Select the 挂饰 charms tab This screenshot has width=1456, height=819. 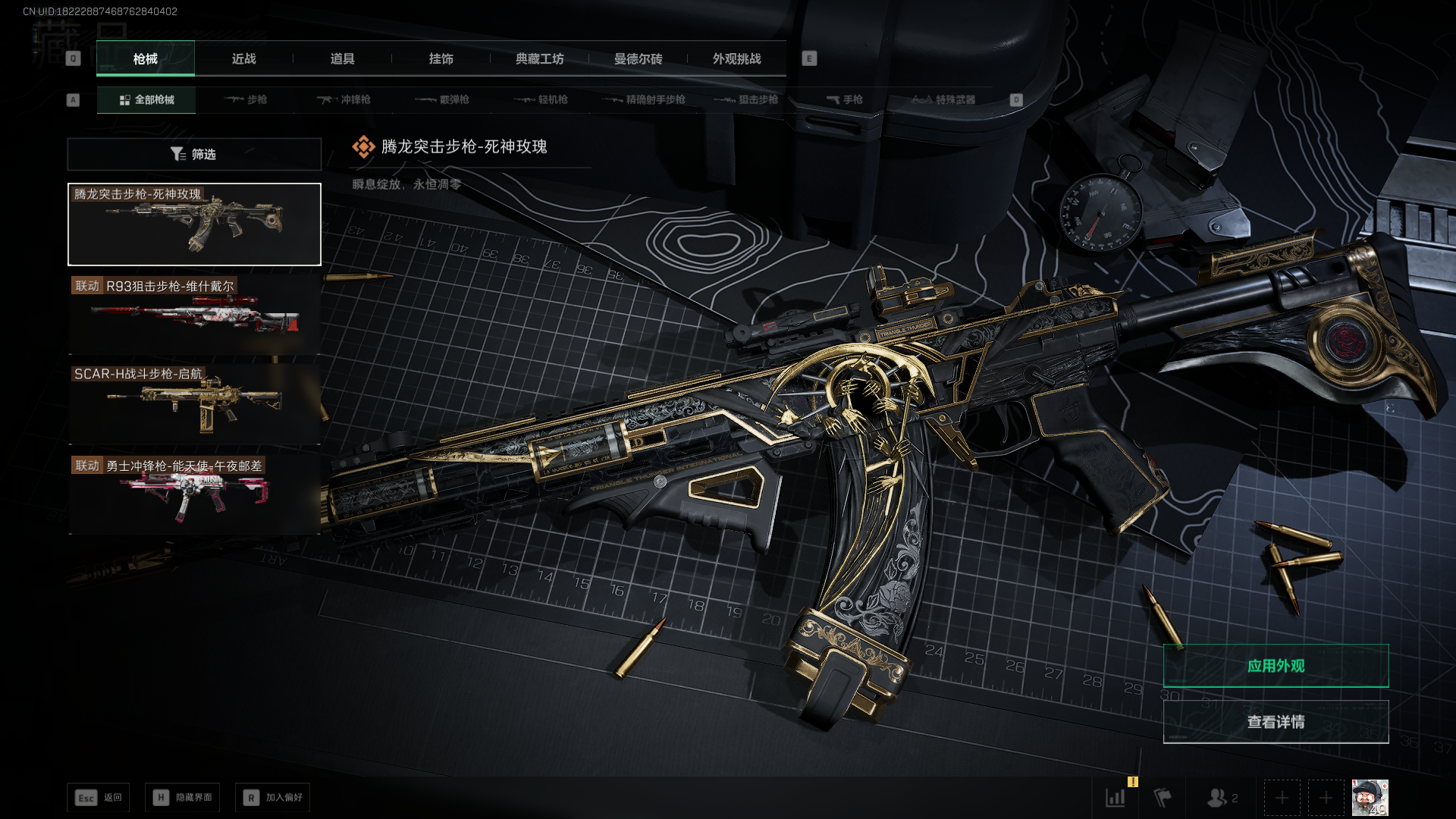(441, 59)
